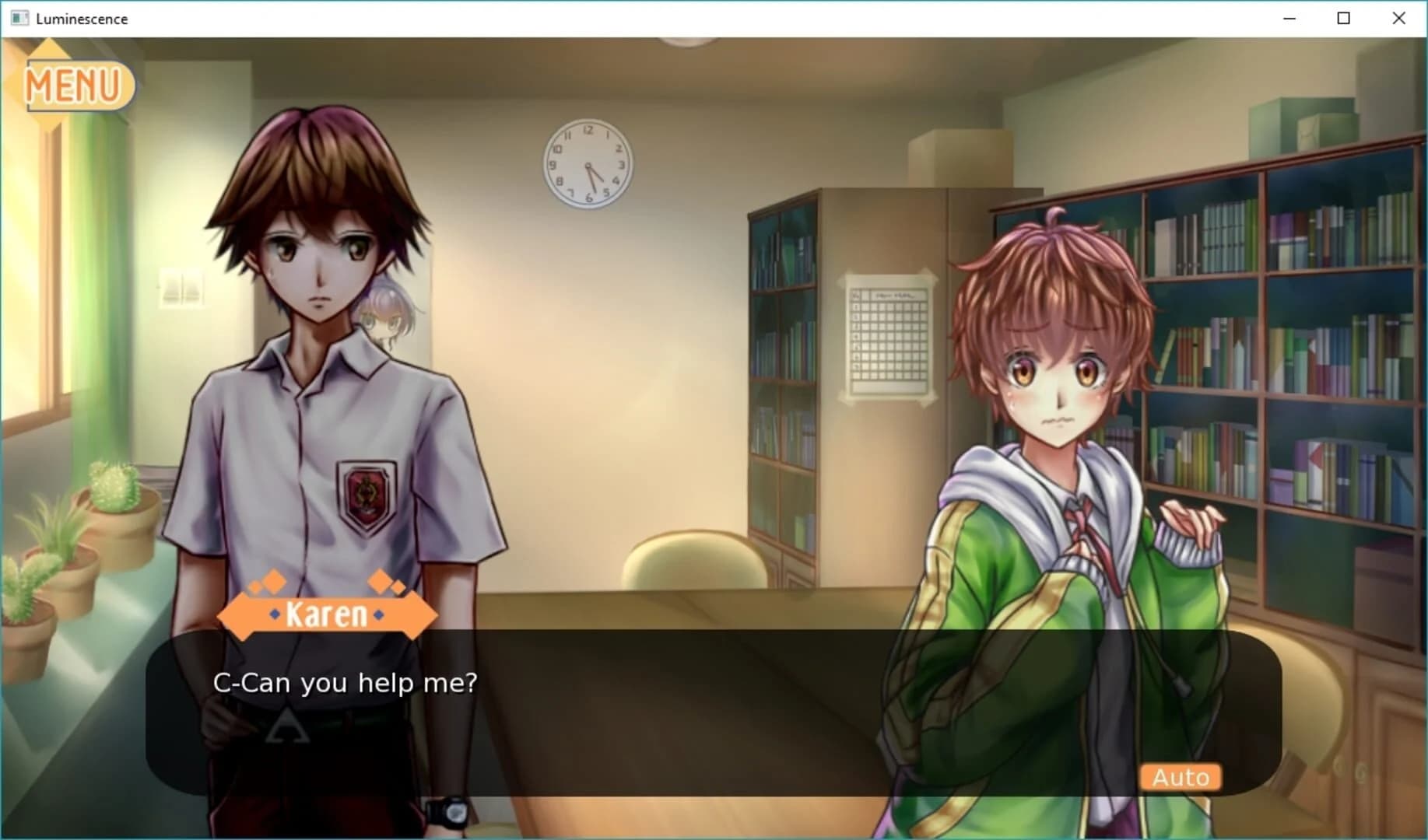
Task: Click the chibi face peeking behind the boy
Action: (383, 319)
